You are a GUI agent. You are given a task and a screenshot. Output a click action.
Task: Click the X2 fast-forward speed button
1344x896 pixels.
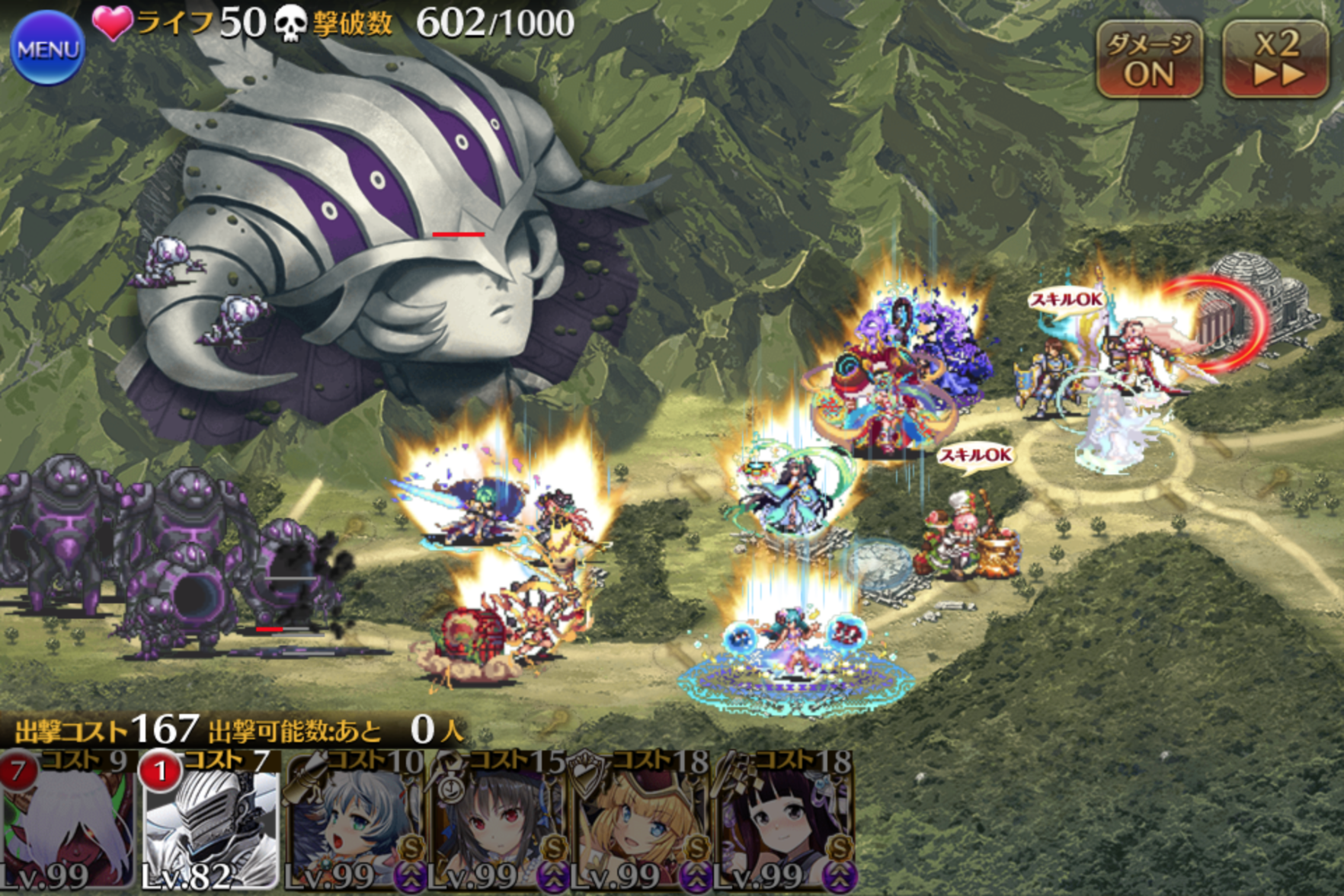[1276, 59]
